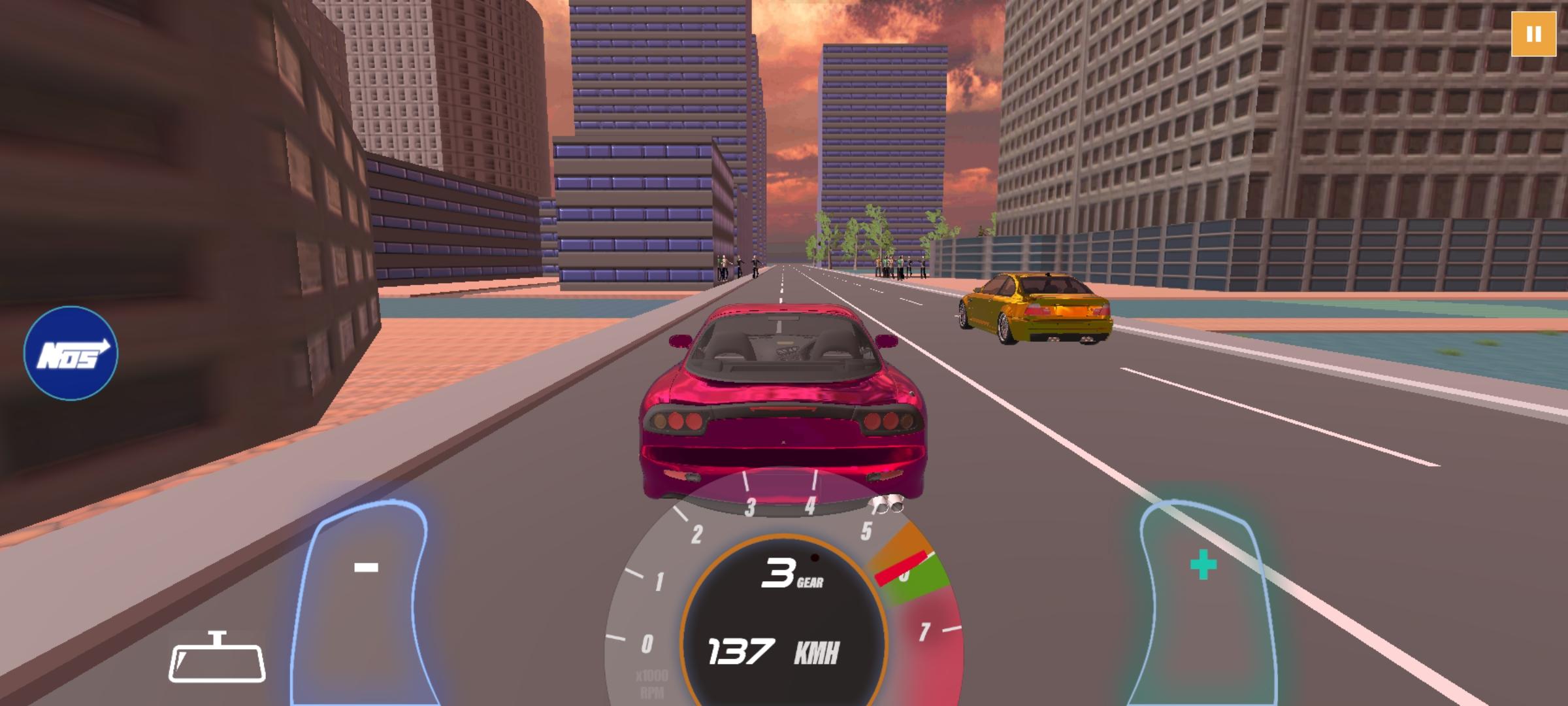Switch camera view with the mirror icon
1568x706 pixels.
click(x=217, y=659)
